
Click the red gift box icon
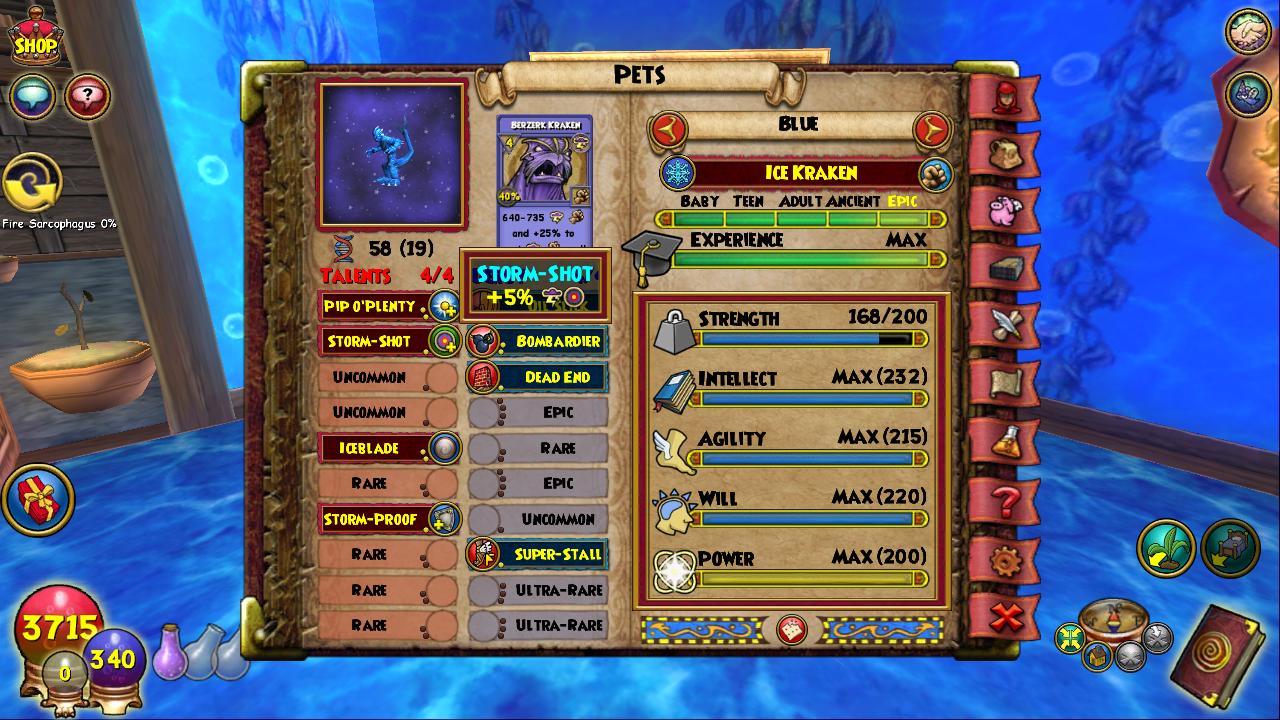pyautogui.click(x=38, y=498)
